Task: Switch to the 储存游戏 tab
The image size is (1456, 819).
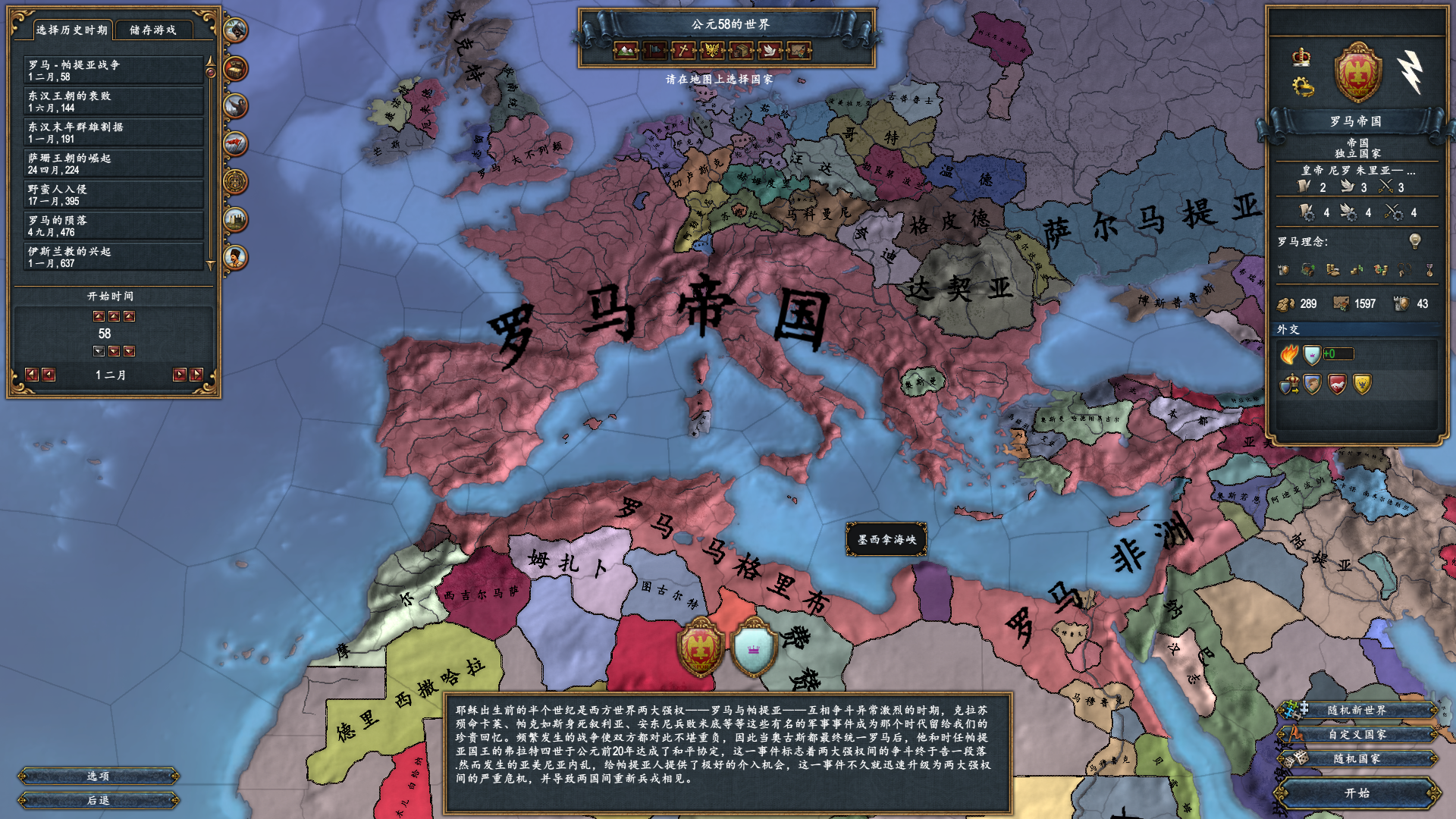Action: click(154, 31)
